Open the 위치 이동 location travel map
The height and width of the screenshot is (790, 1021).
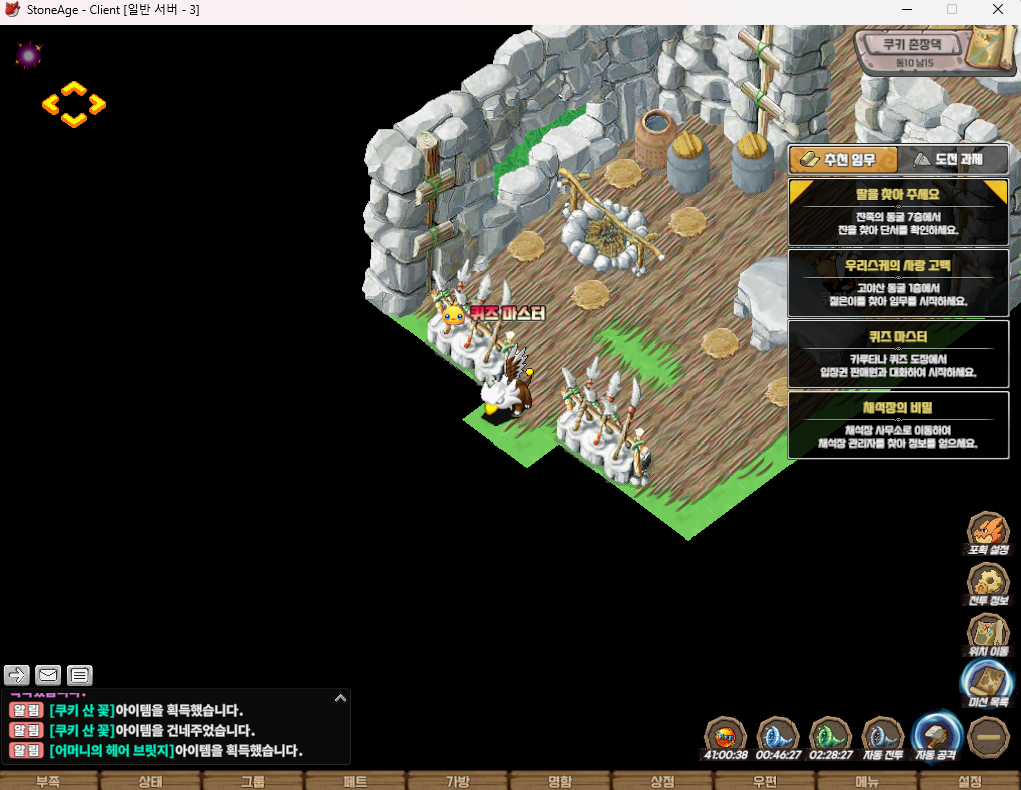[988, 635]
